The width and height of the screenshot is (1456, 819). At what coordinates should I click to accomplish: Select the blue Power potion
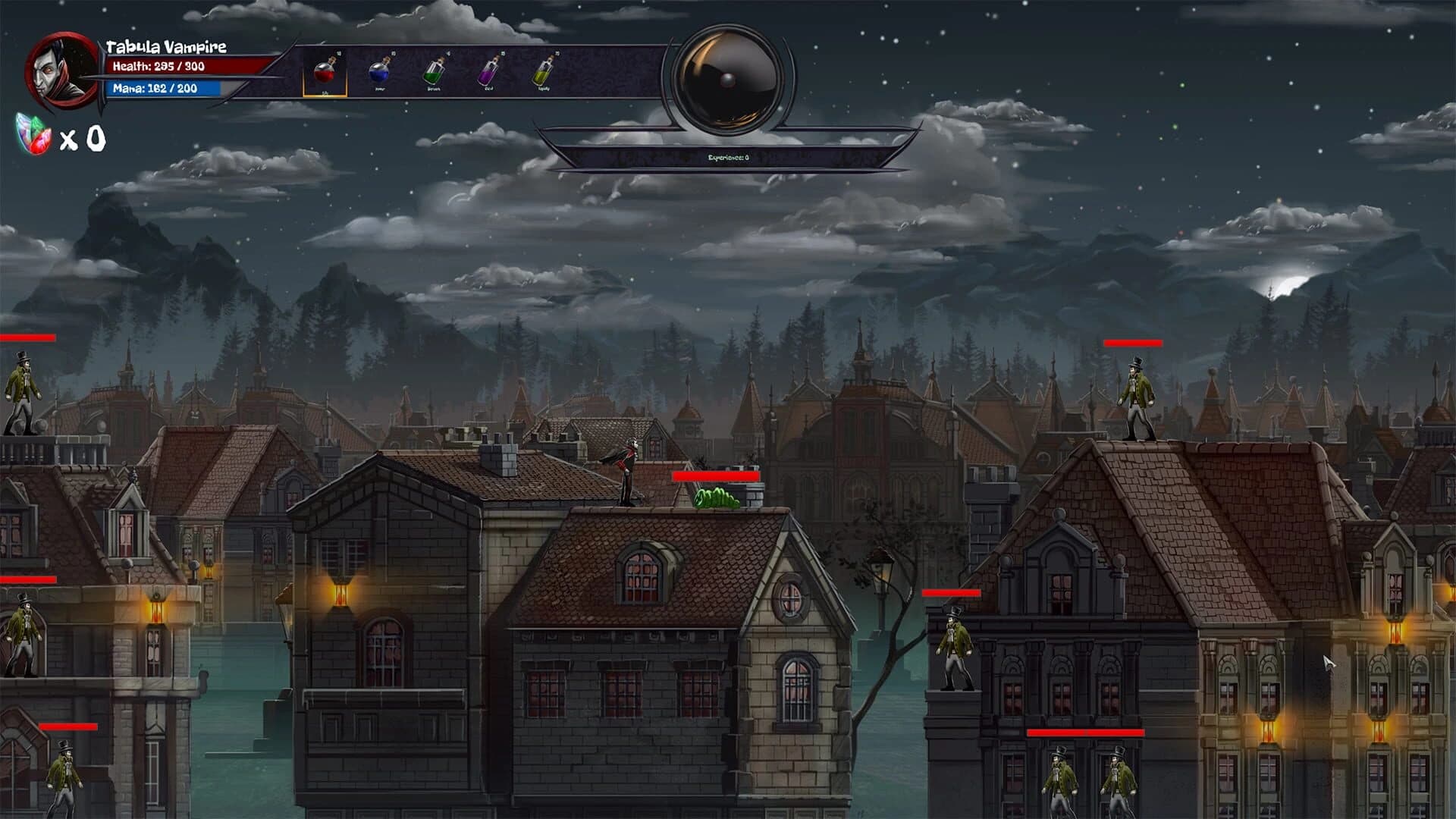tap(381, 72)
